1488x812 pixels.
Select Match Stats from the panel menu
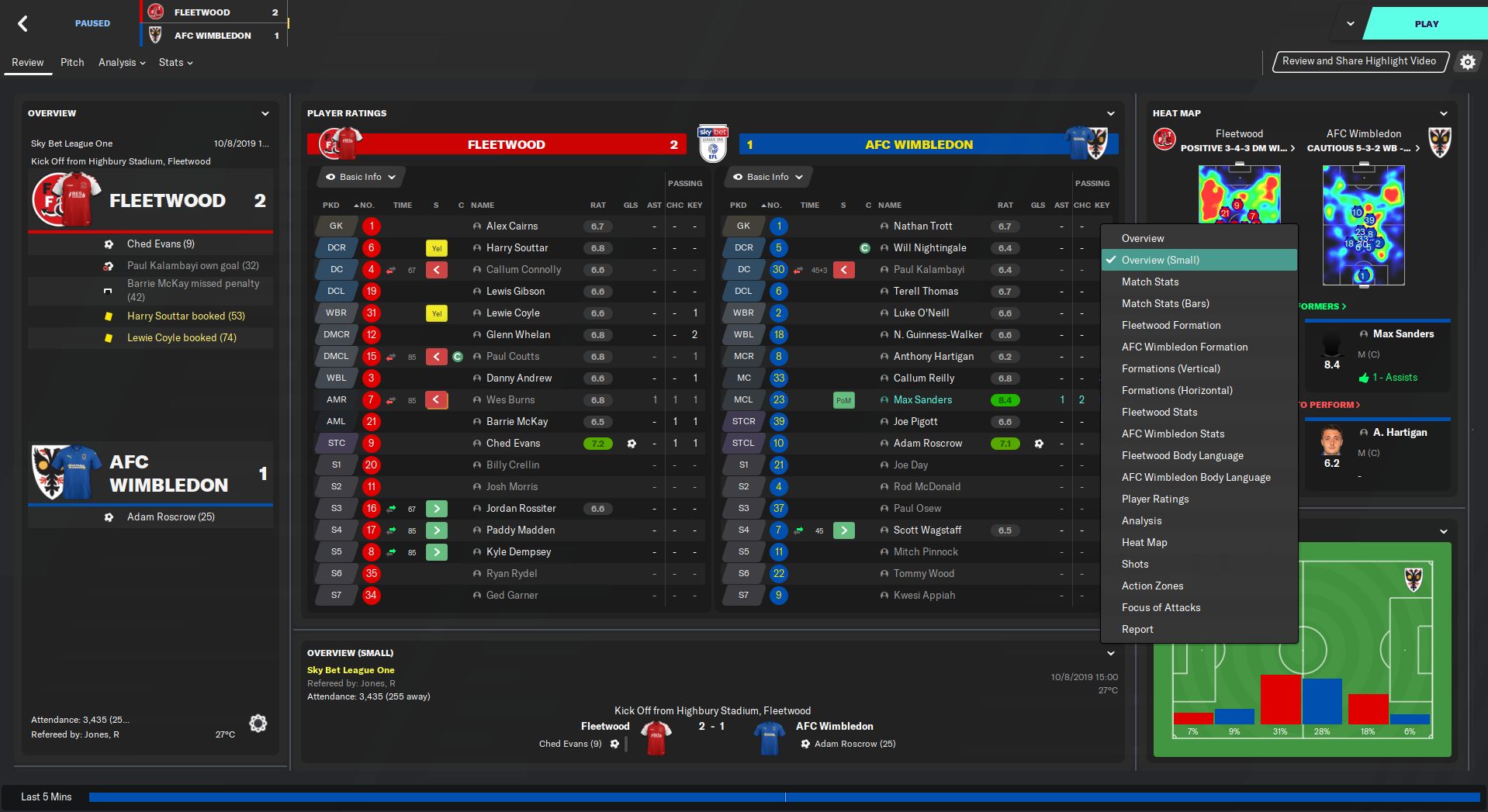pyautogui.click(x=1150, y=282)
